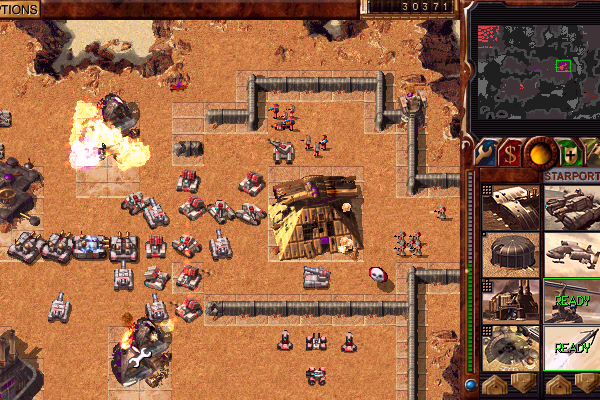Choose the bottom building icon in the left column

pos(510,347)
